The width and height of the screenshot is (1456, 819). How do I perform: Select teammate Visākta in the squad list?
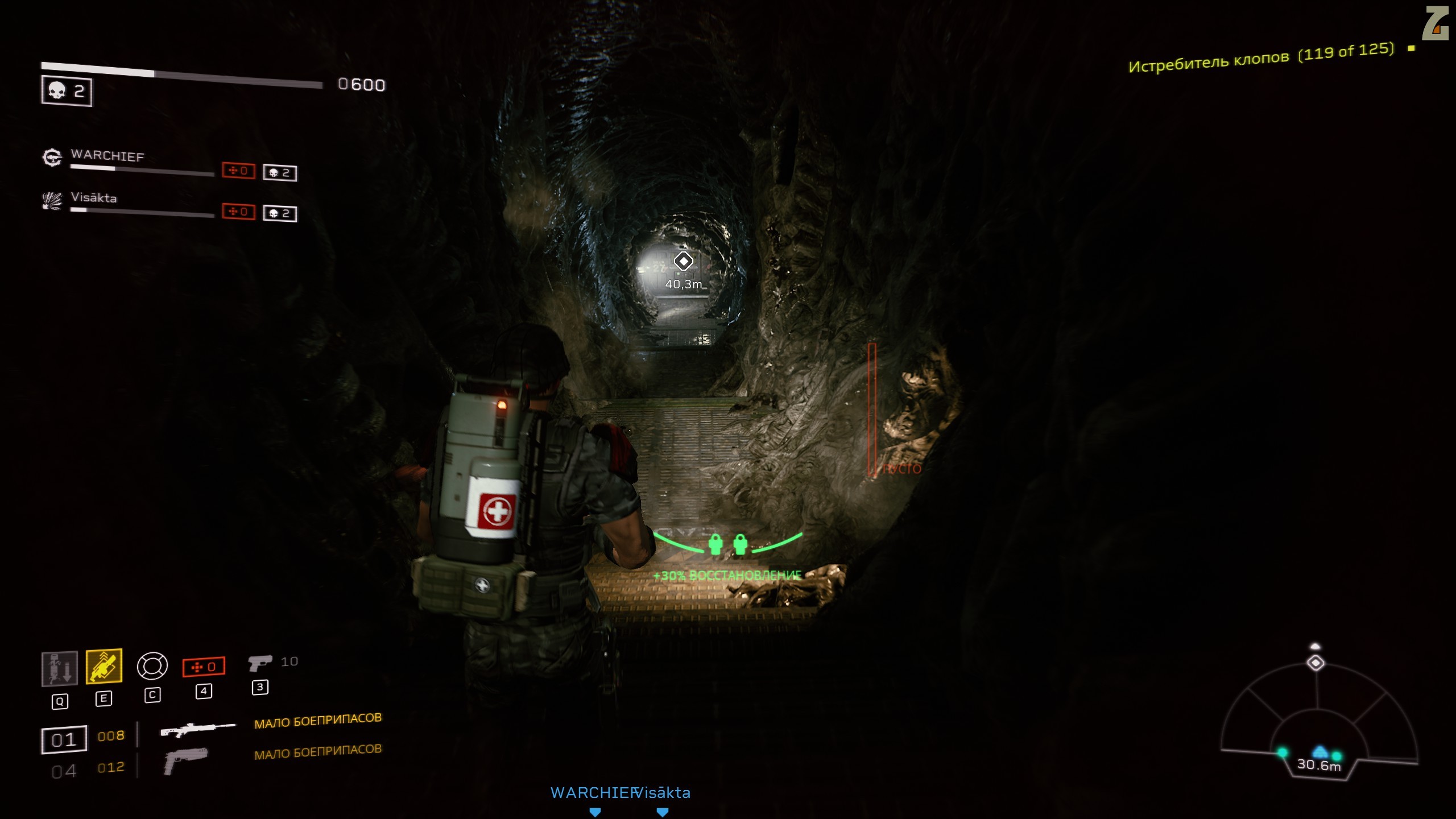[94, 198]
